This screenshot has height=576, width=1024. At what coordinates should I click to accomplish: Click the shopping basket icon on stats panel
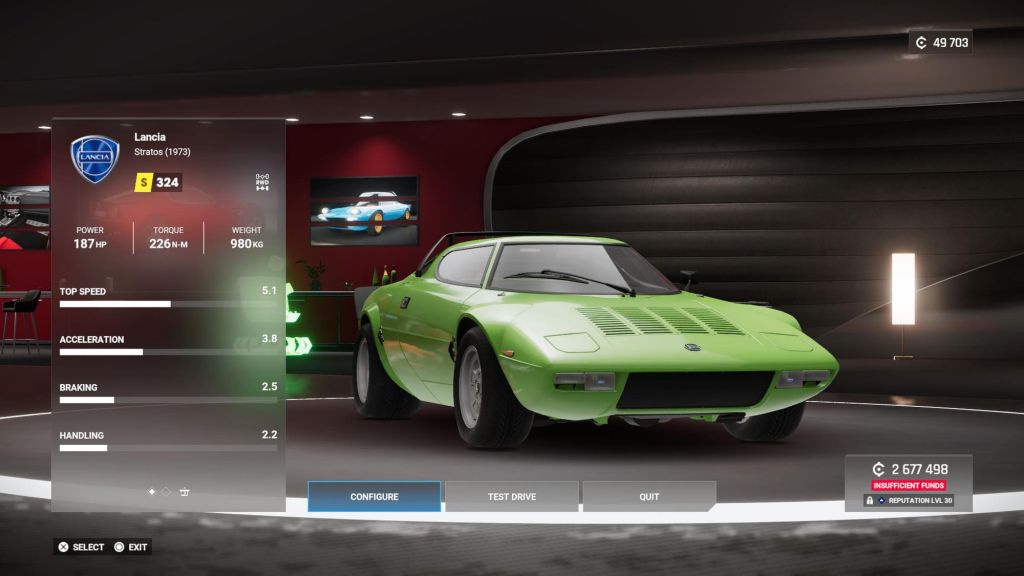coord(185,492)
